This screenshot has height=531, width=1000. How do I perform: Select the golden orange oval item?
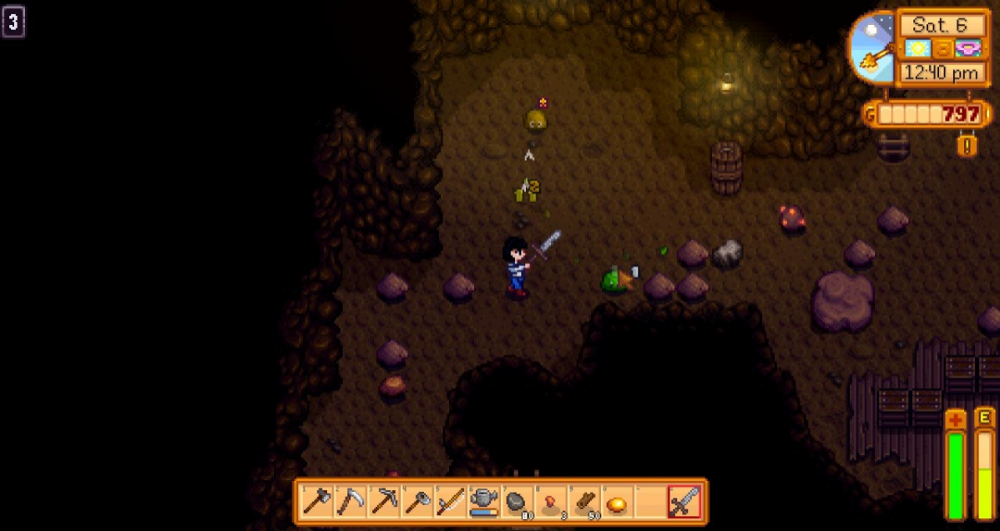(x=617, y=501)
